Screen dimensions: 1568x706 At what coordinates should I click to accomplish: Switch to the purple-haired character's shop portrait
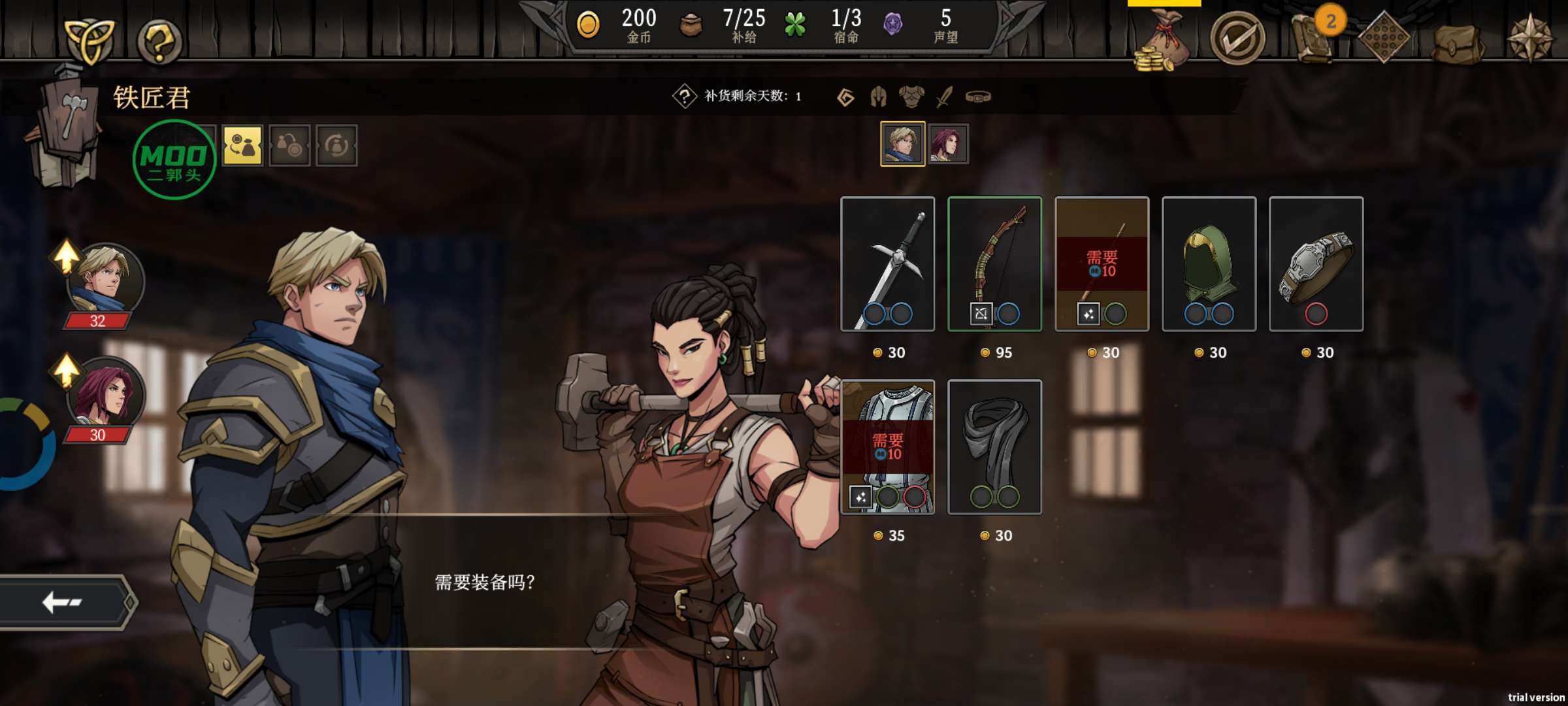click(948, 144)
